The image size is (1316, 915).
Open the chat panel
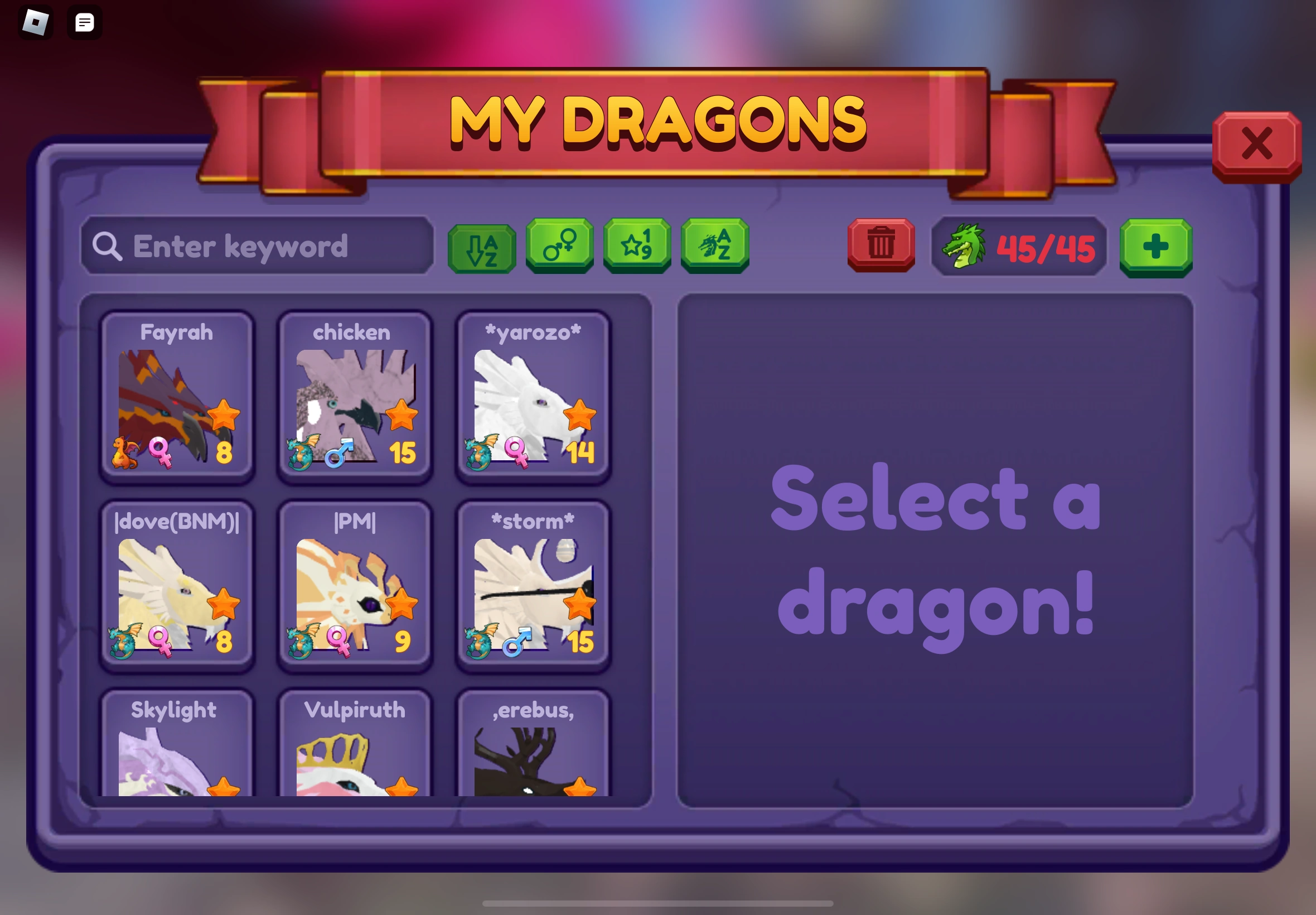(x=85, y=22)
